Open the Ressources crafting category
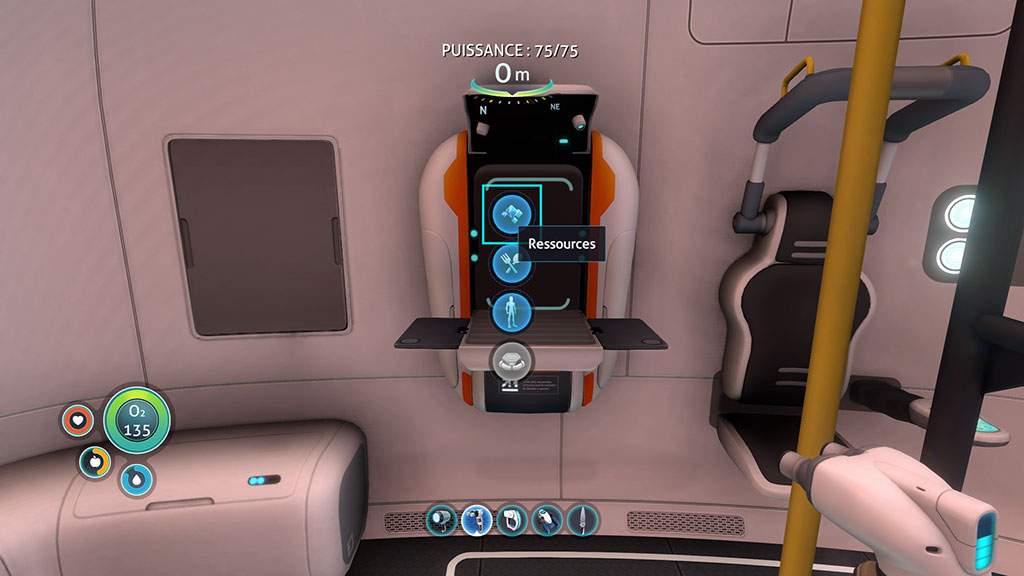The width and height of the screenshot is (1024, 576). 511,212
